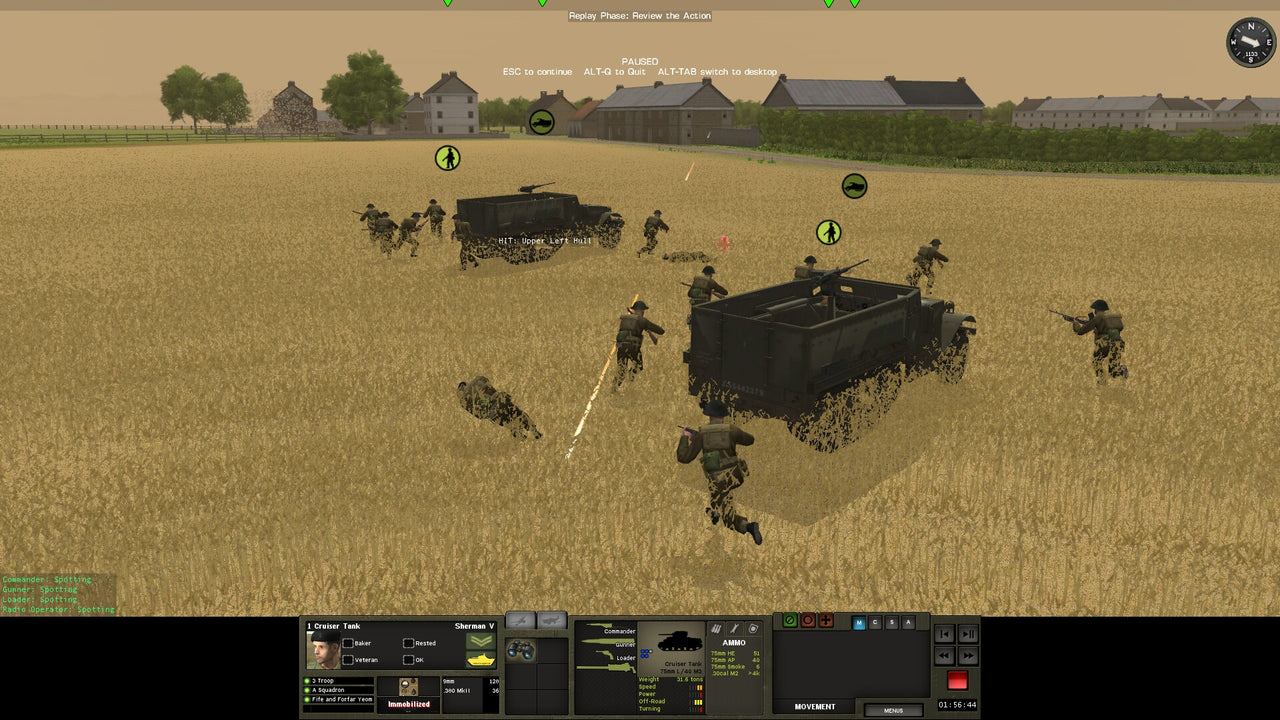Click the binoculars spotting icon

coord(522,651)
